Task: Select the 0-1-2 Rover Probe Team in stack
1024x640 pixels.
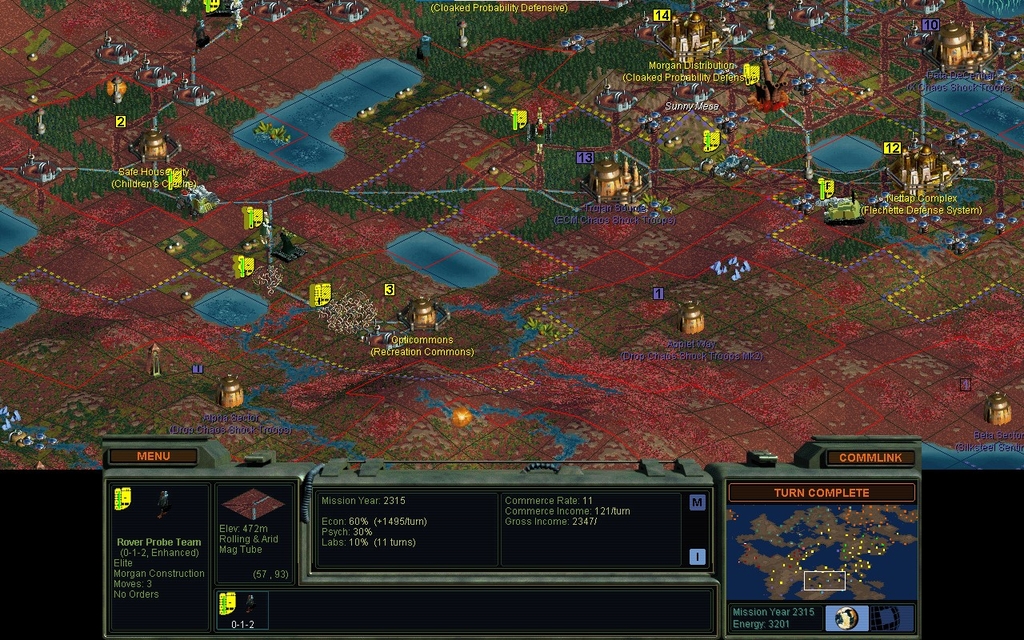Action: [x=241, y=610]
